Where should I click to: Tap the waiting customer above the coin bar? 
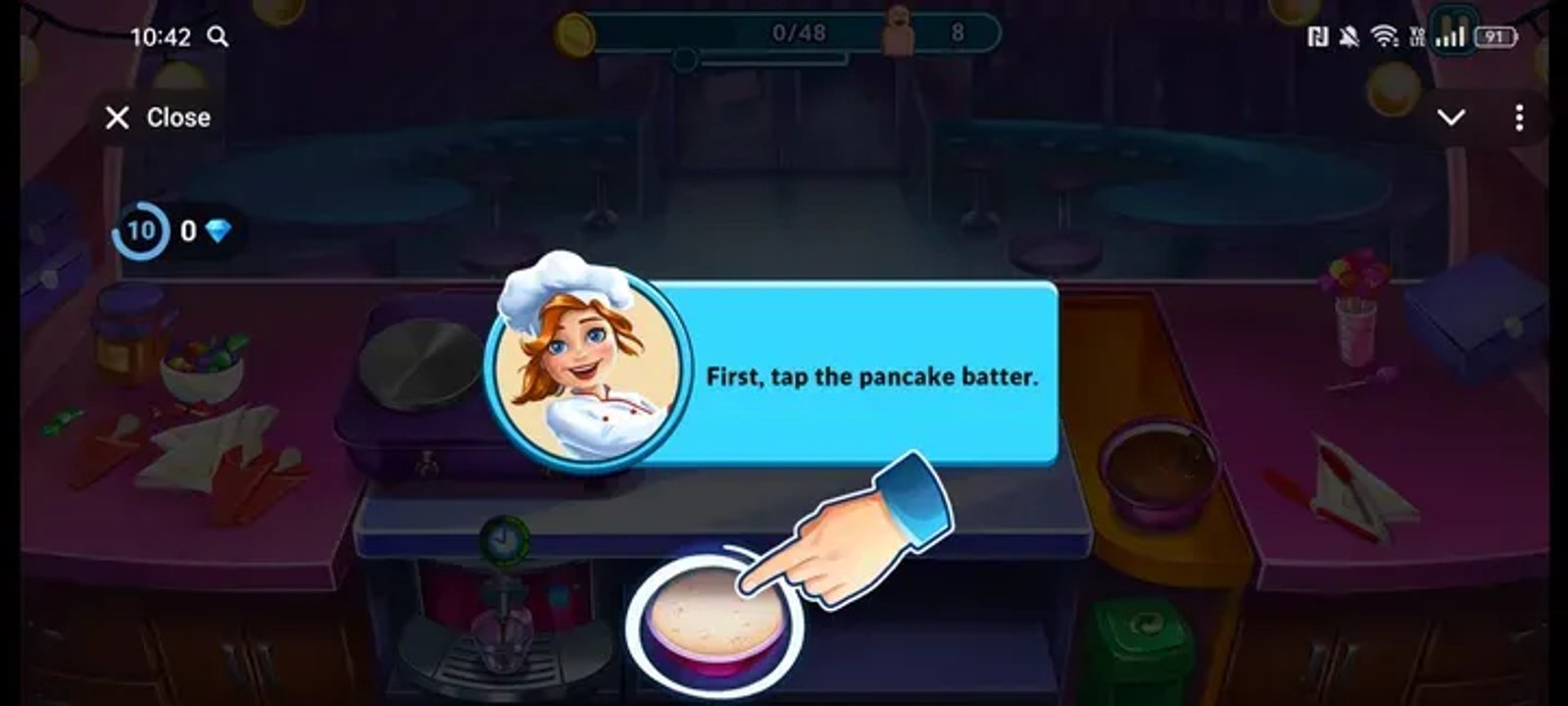(x=899, y=29)
